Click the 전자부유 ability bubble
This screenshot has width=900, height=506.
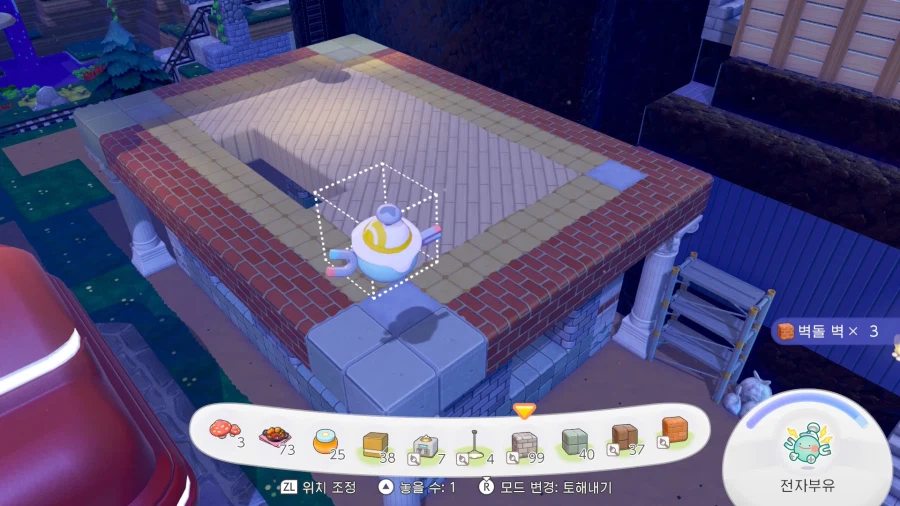809,449
